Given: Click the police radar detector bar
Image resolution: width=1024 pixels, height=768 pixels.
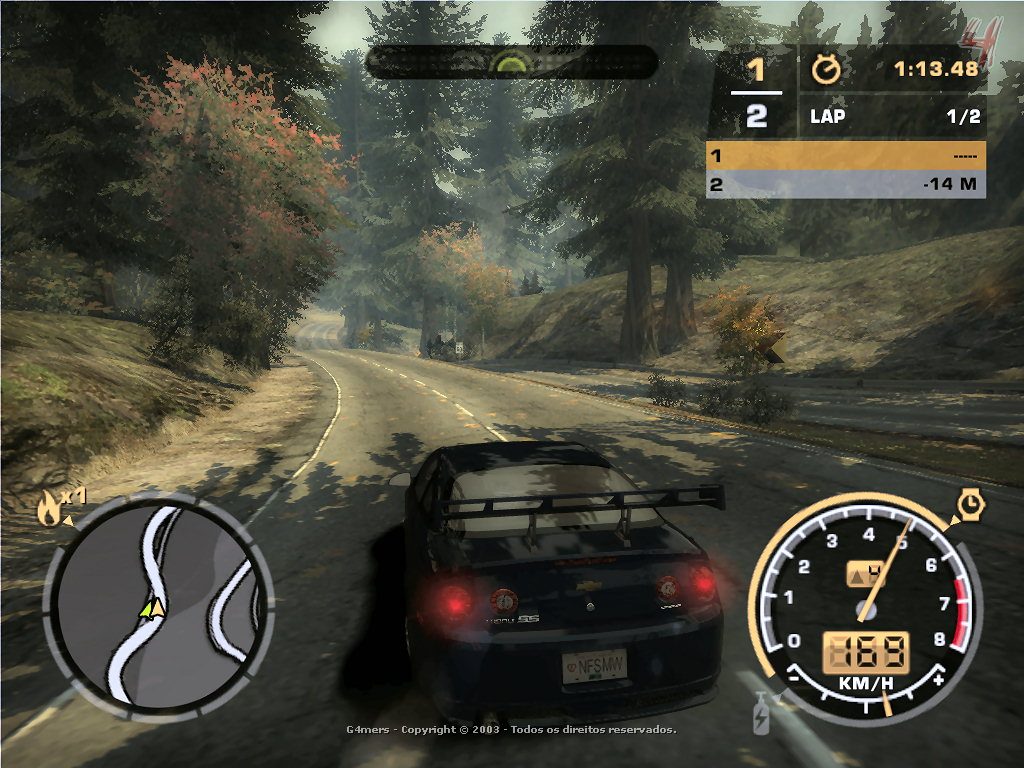Looking at the screenshot, I should [511, 62].
